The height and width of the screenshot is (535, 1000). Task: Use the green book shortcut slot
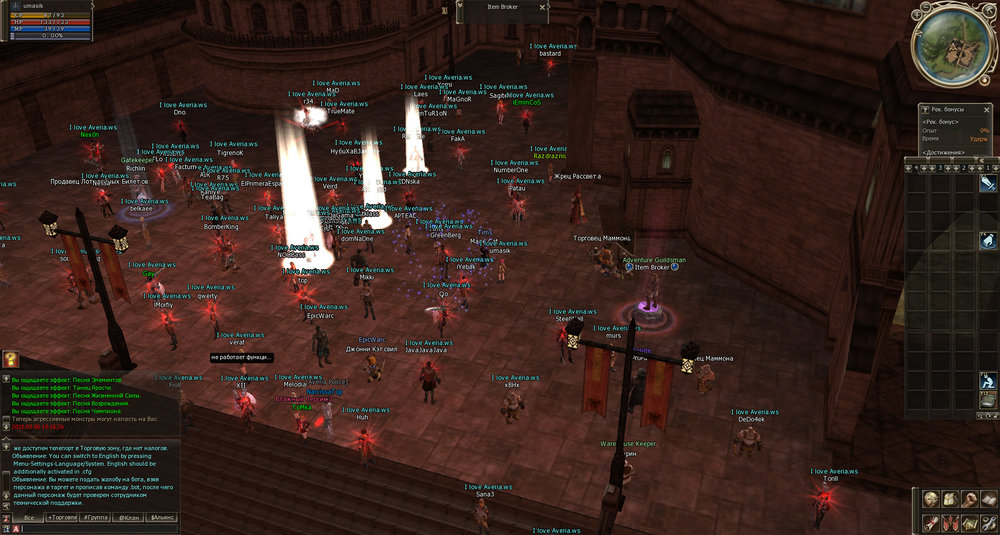coord(988,400)
